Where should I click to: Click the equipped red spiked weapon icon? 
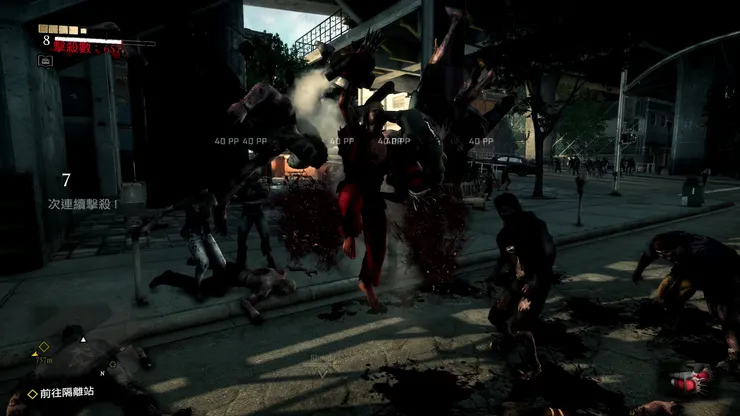[x=689, y=381]
